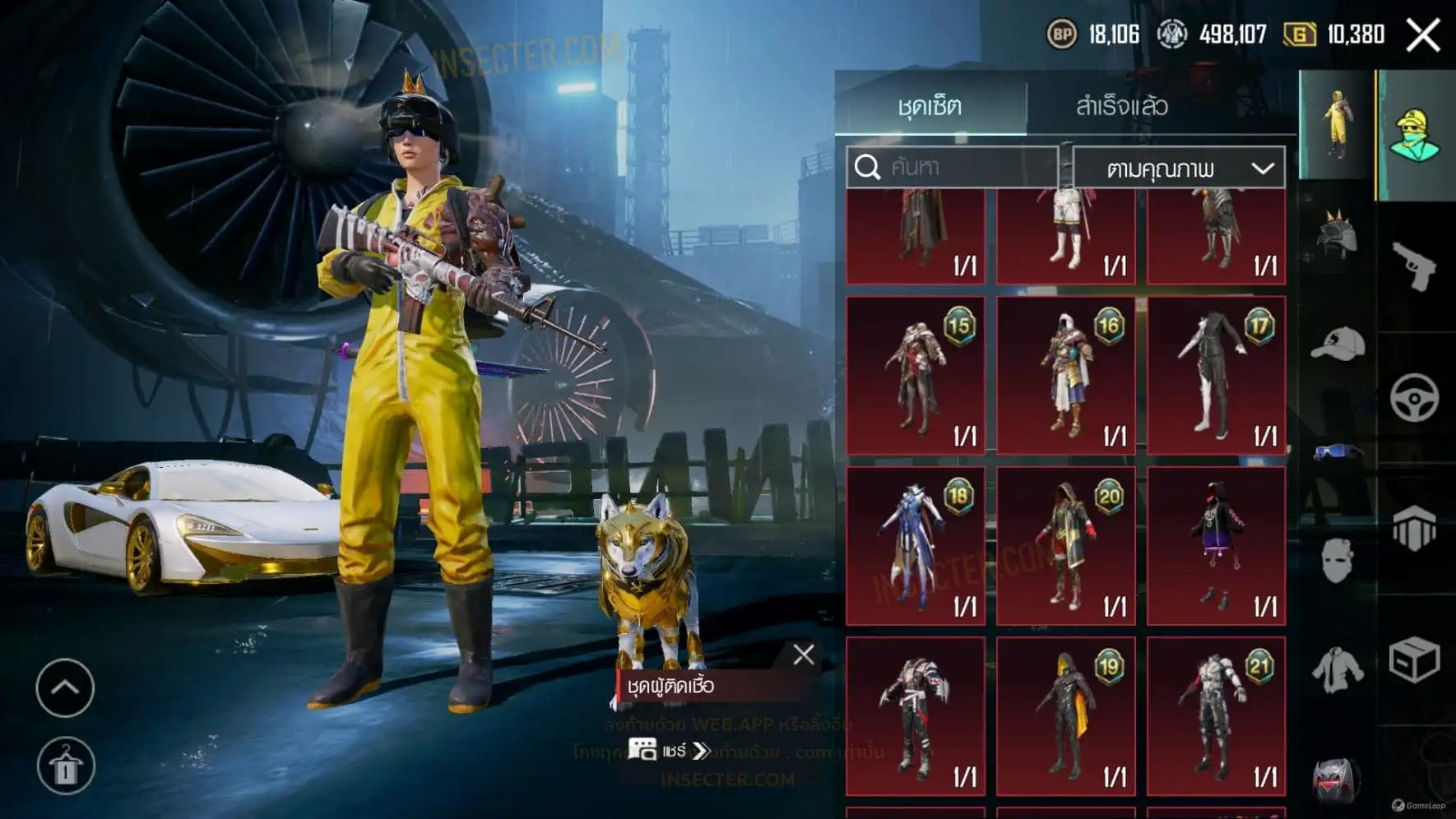Open the jacket clothing category
Screen dimensions: 1456x819
click(1336, 669)
